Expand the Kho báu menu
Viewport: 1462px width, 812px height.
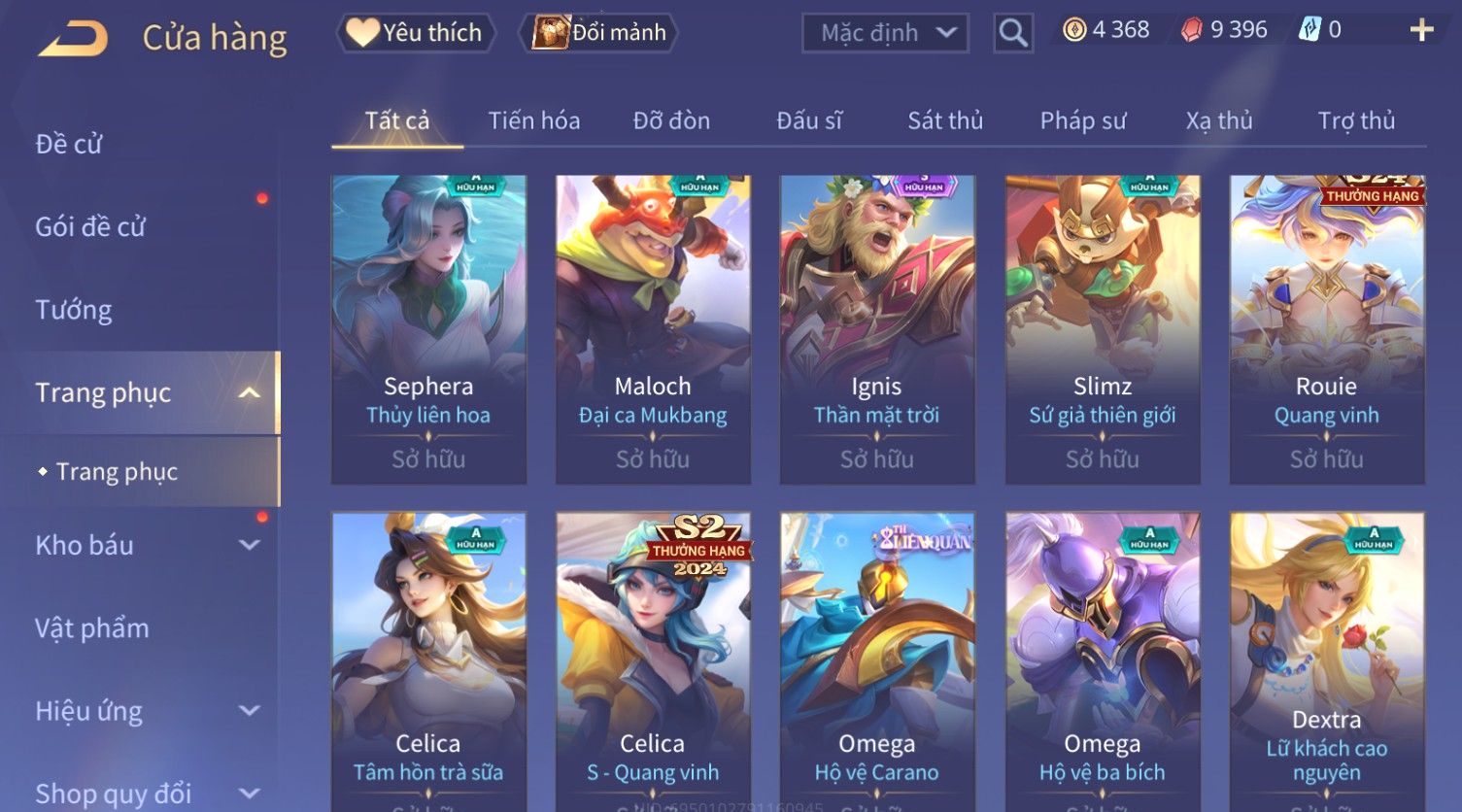(x=146, y=545)
